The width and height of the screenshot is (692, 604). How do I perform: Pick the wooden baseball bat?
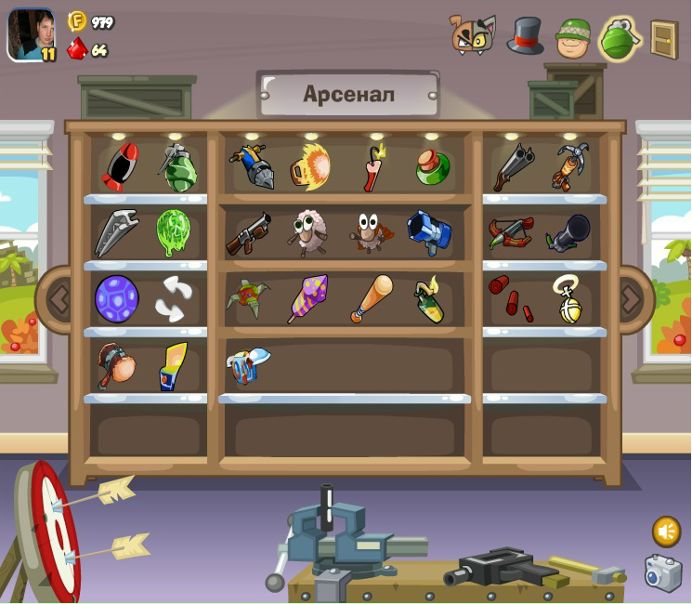click(x=371, y=298)
